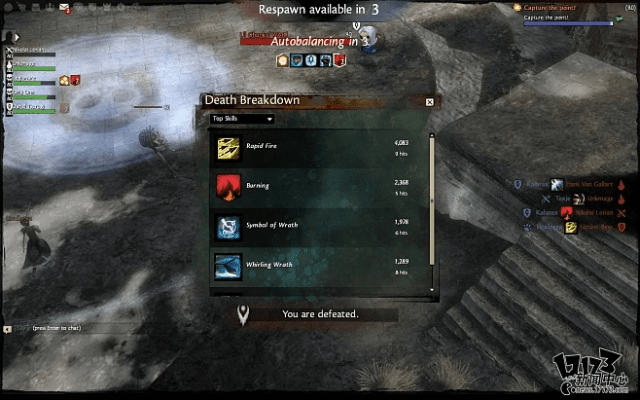Open the mail envelope icon

(x=65, y=8)
